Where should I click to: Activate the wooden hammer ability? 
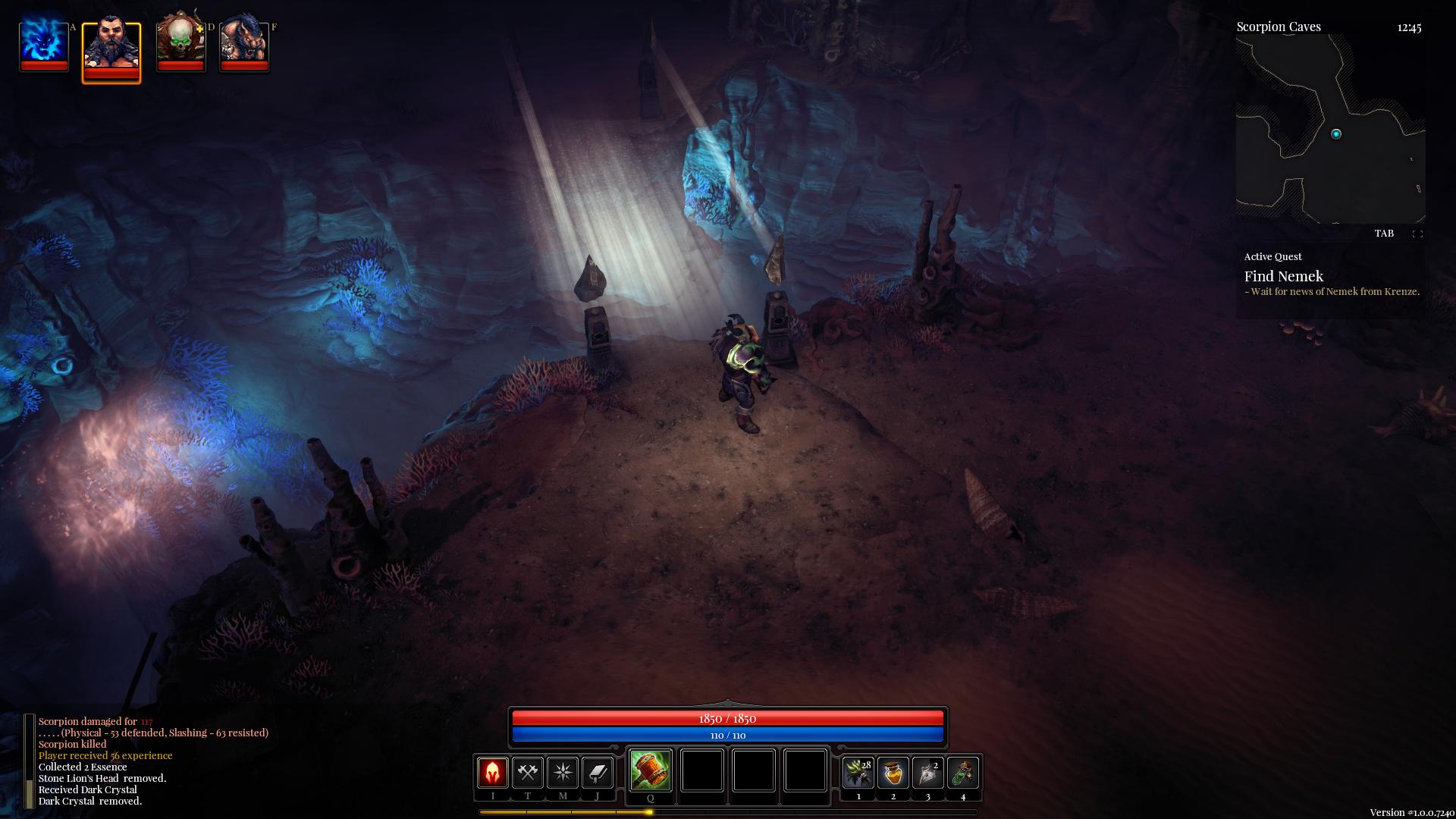(650, 770)
